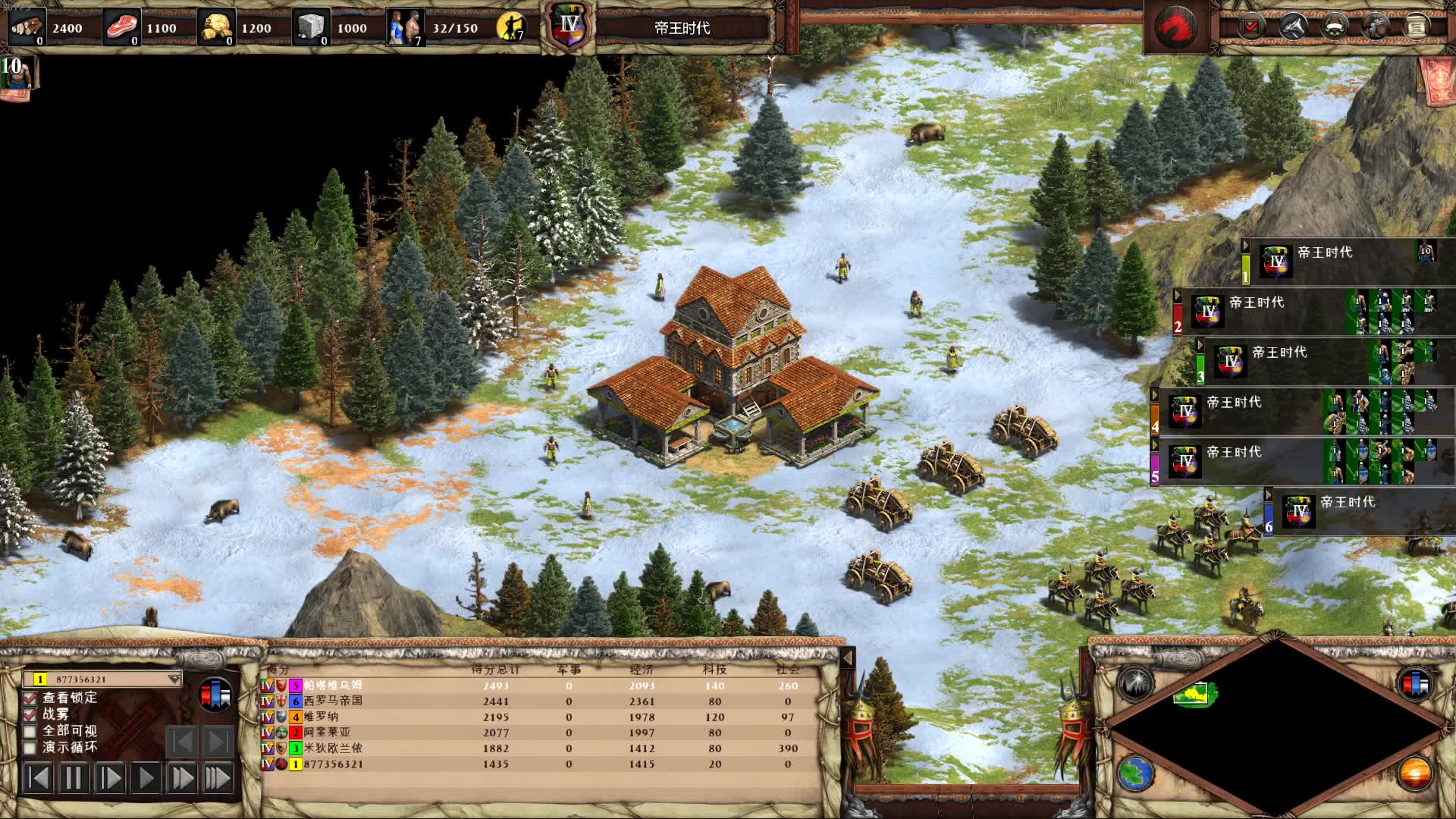Open the tech tree scroll icon
Viewport: 1456px width, 819px height.
1415,27
